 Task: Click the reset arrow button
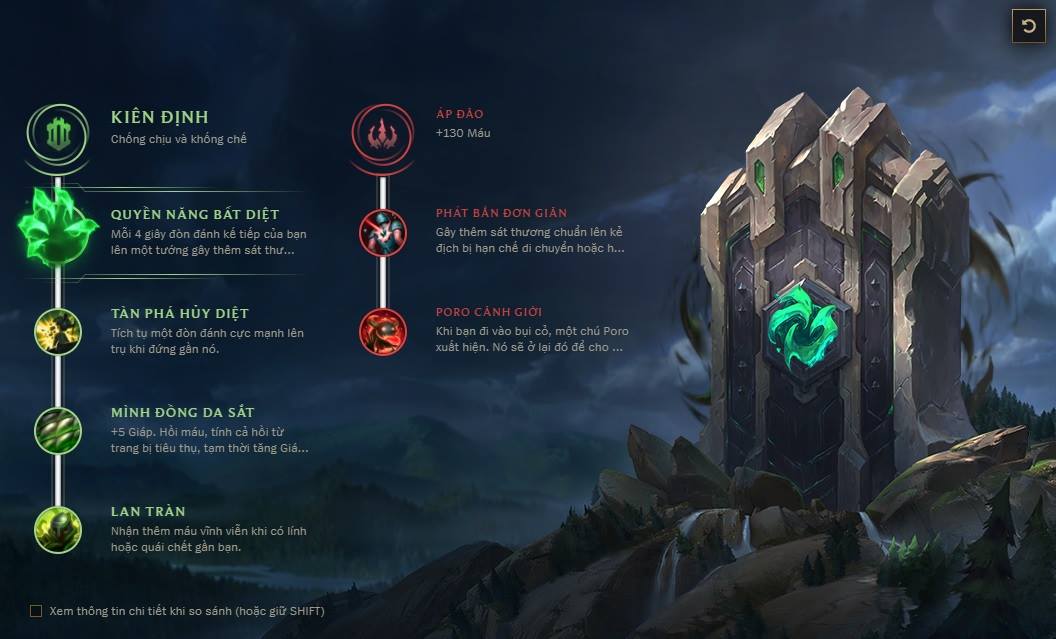[x=1028, y=26]
